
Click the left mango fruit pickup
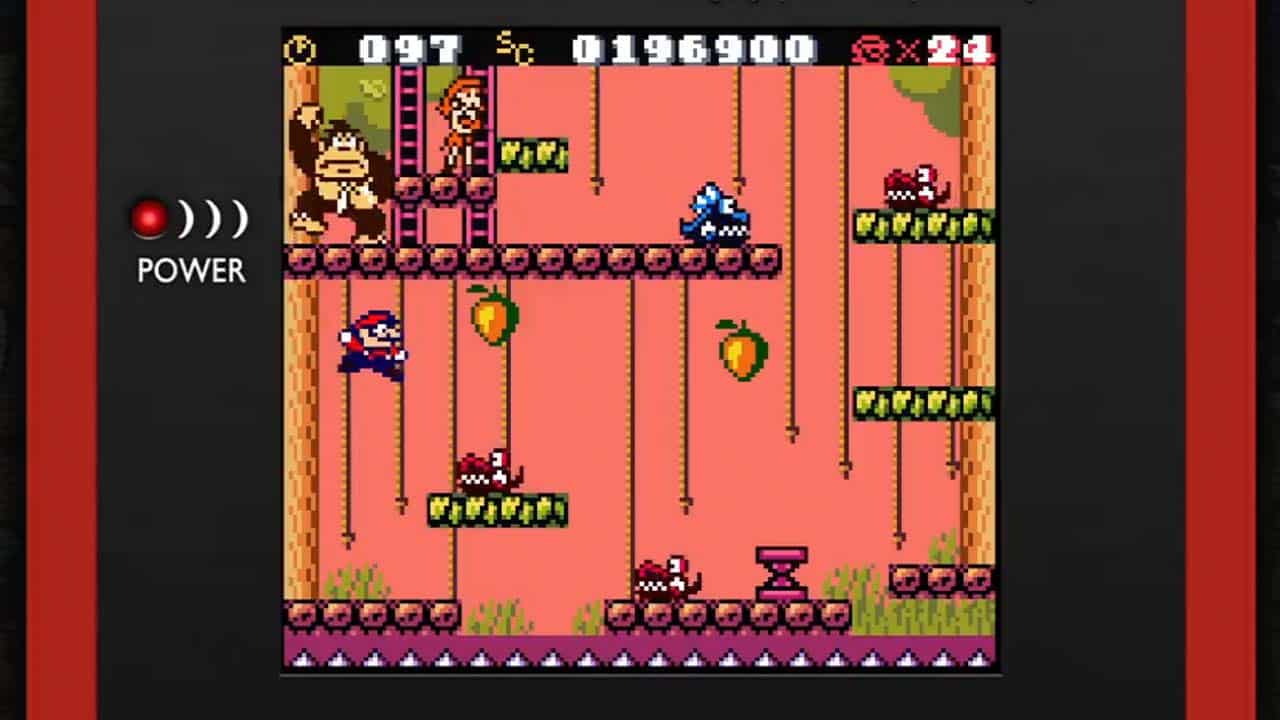495,320
